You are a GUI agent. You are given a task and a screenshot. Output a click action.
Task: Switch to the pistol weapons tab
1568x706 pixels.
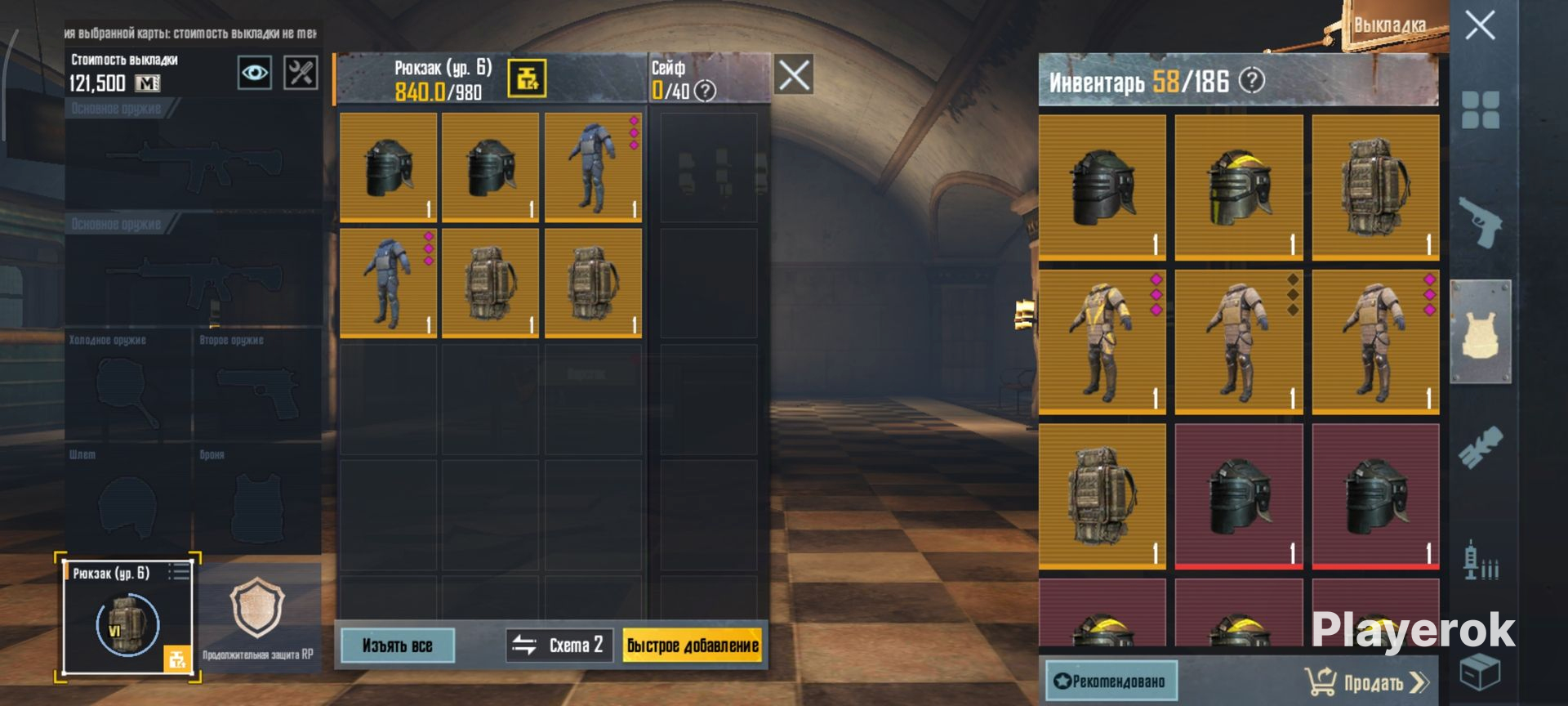coord(1481,221)
